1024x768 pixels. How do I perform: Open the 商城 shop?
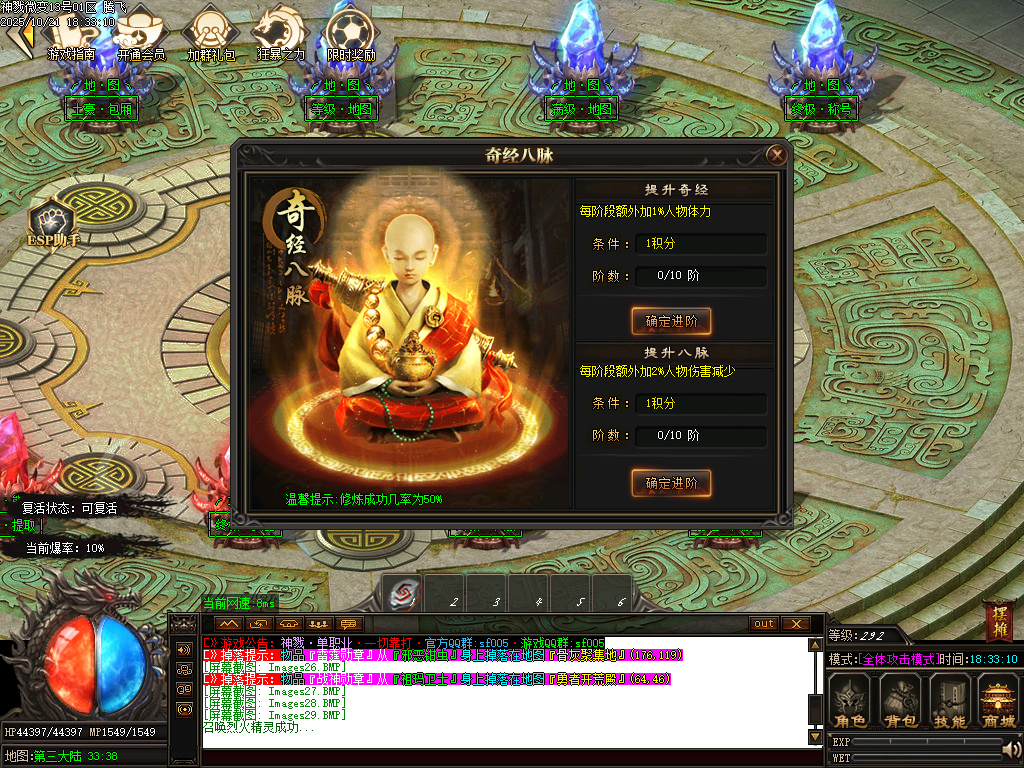click(997, 701)
